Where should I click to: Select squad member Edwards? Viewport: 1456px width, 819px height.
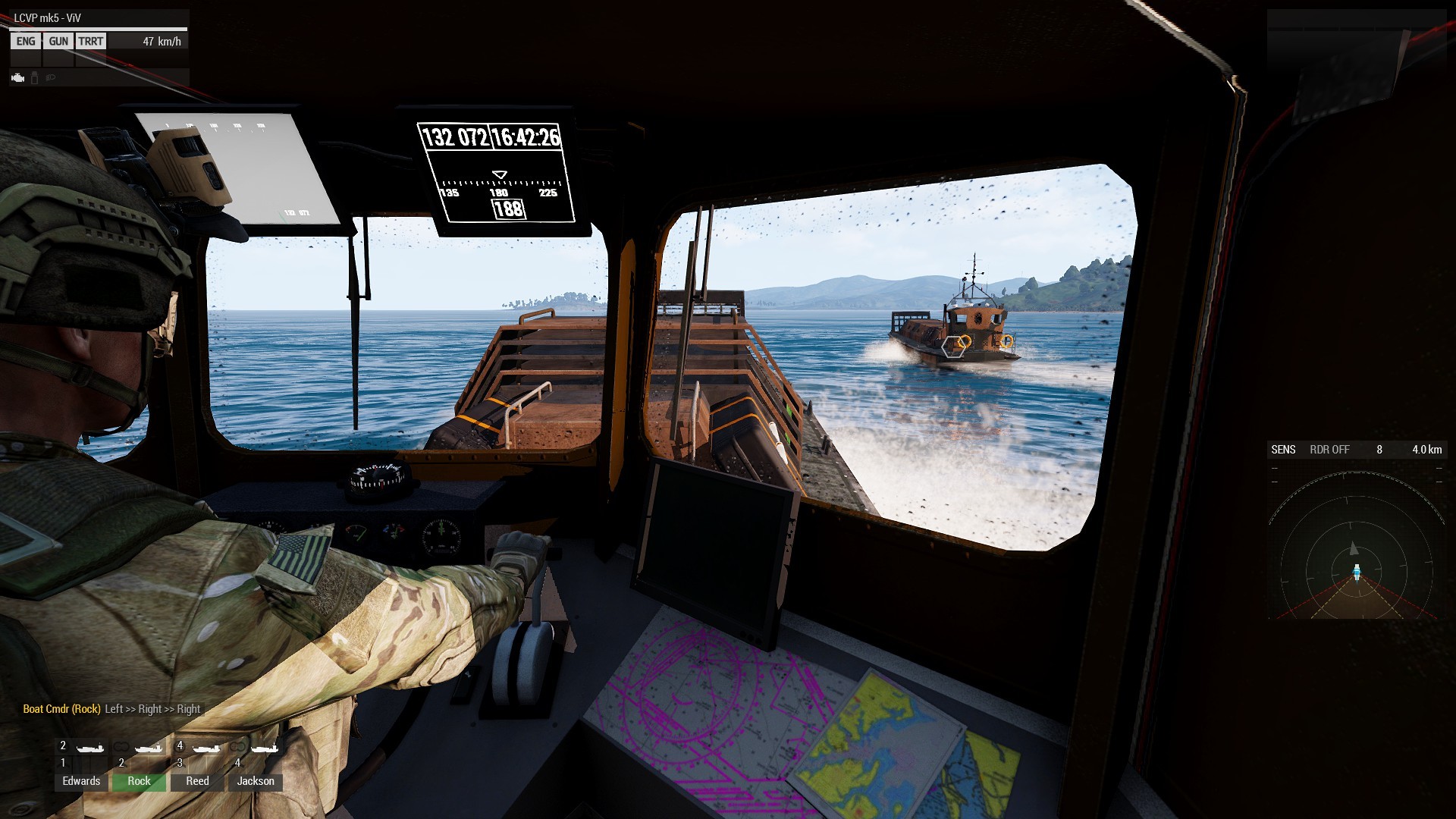(81, 781)
